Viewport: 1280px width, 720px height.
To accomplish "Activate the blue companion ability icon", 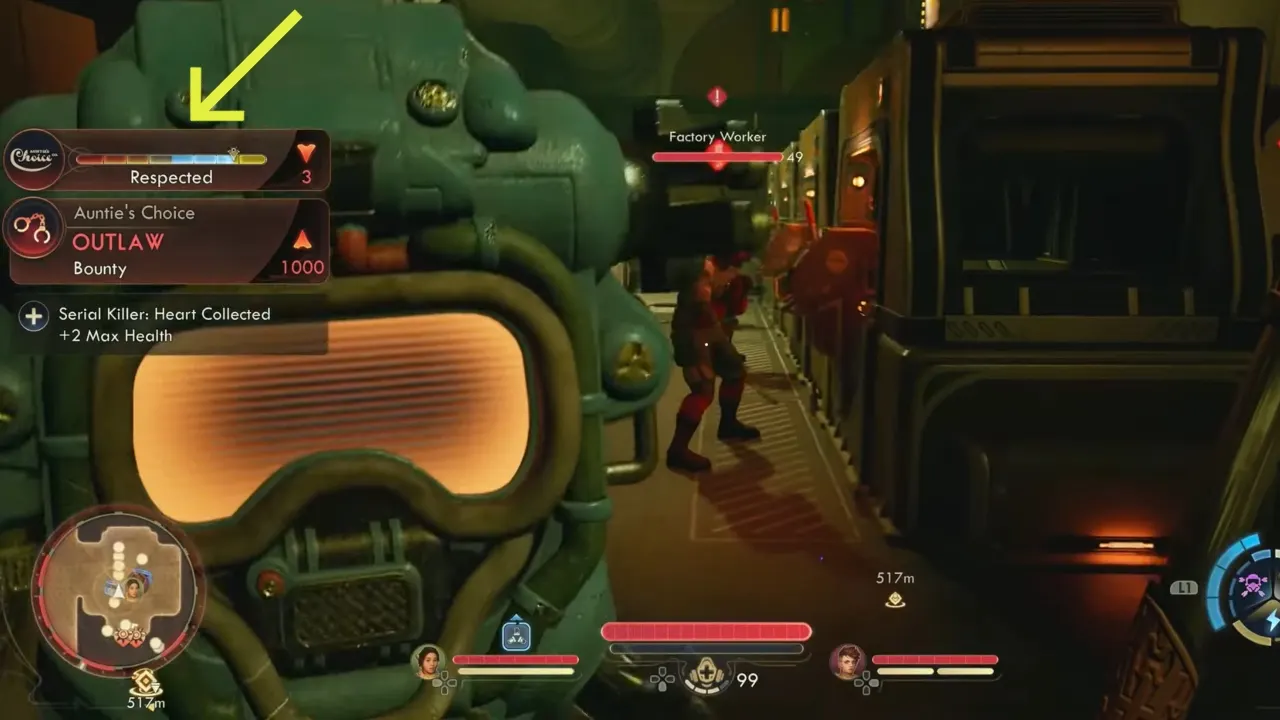I will click(516, 636).
